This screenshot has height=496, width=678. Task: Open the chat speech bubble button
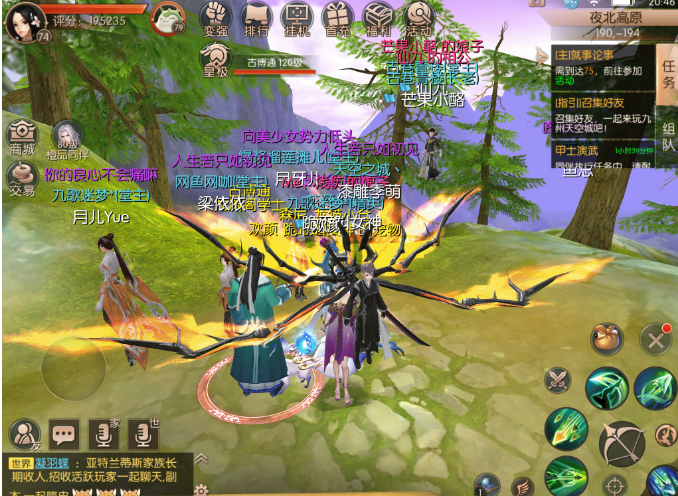65,433
